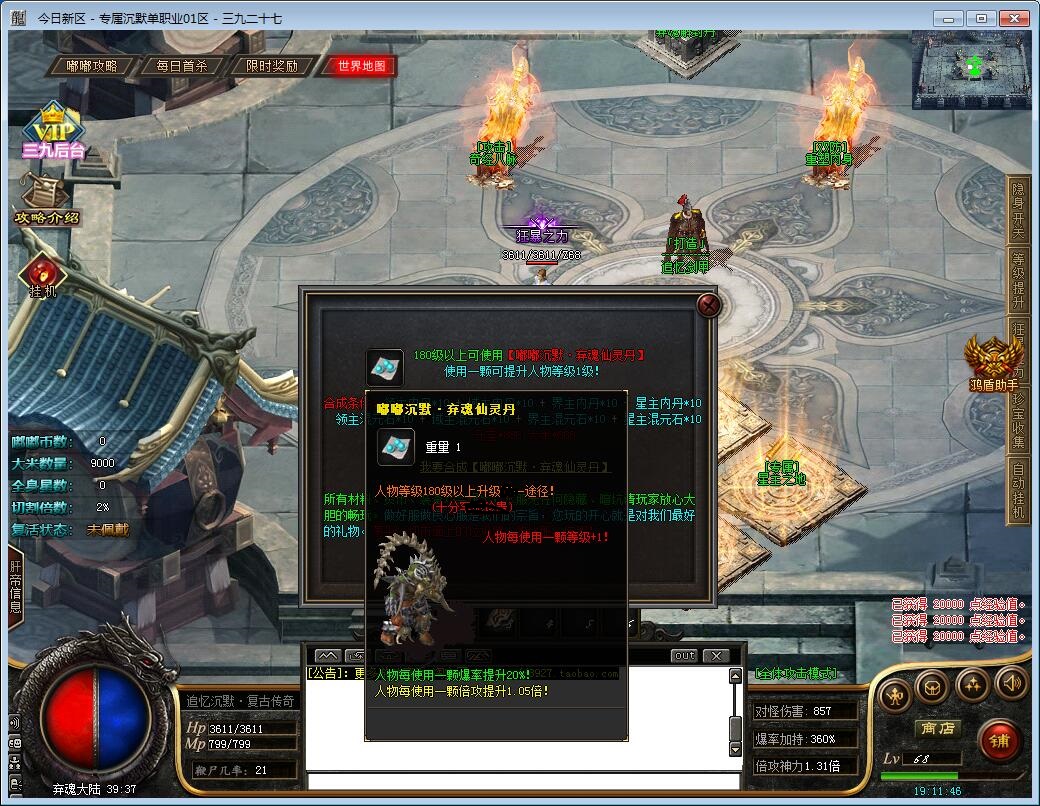Image resolution: width=1040 pixels, height=806 pixels.
Task: Open the 攻略介绍 scroll icon
Action: (x=46, y=200)
